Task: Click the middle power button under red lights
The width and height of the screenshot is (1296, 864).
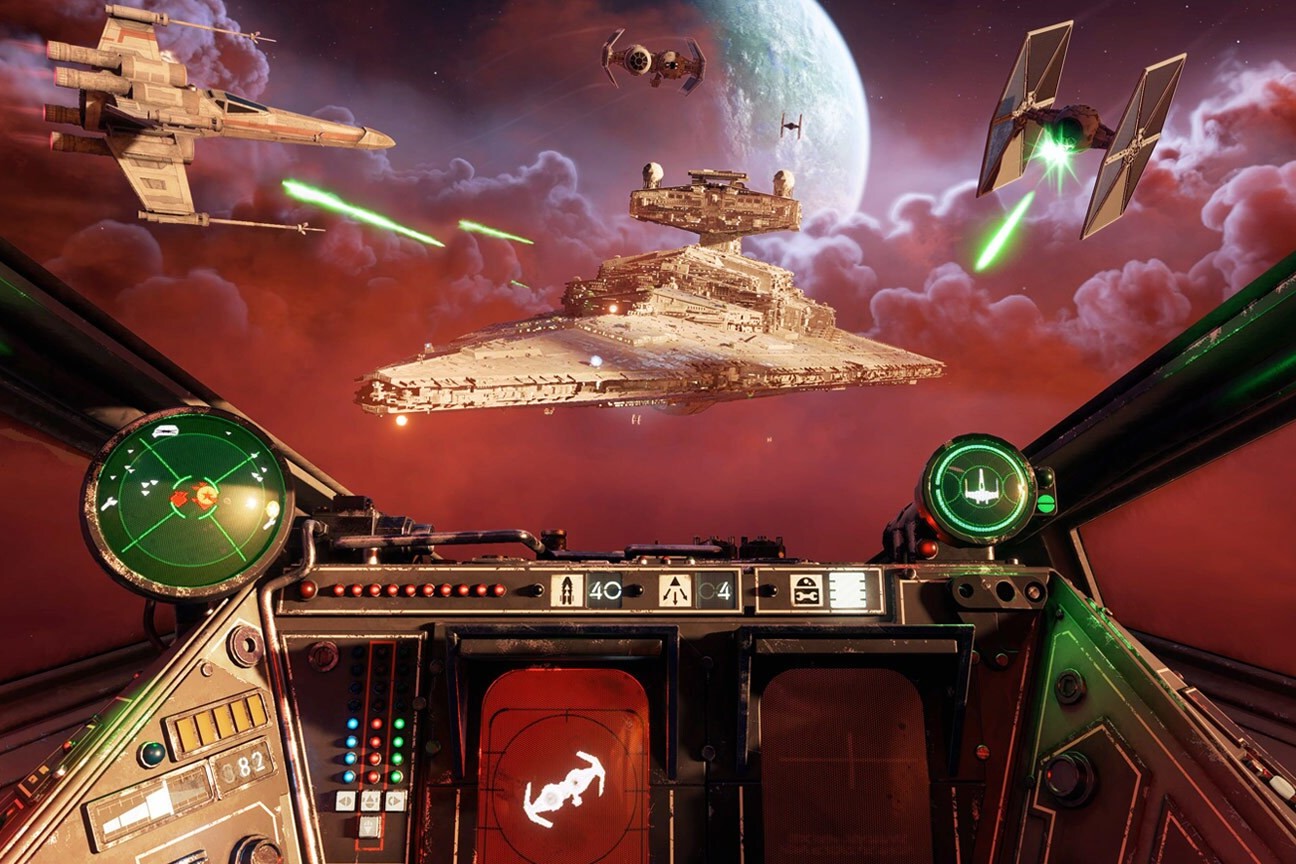Action: pyautogui.click(x=370, y=801)
